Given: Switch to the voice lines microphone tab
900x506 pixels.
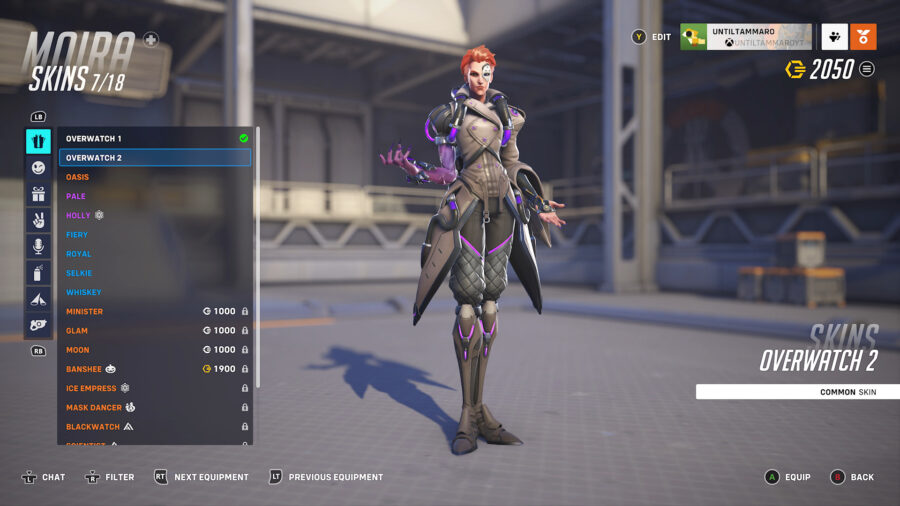Looking at the screenshot, I should (x=38, y=246).
